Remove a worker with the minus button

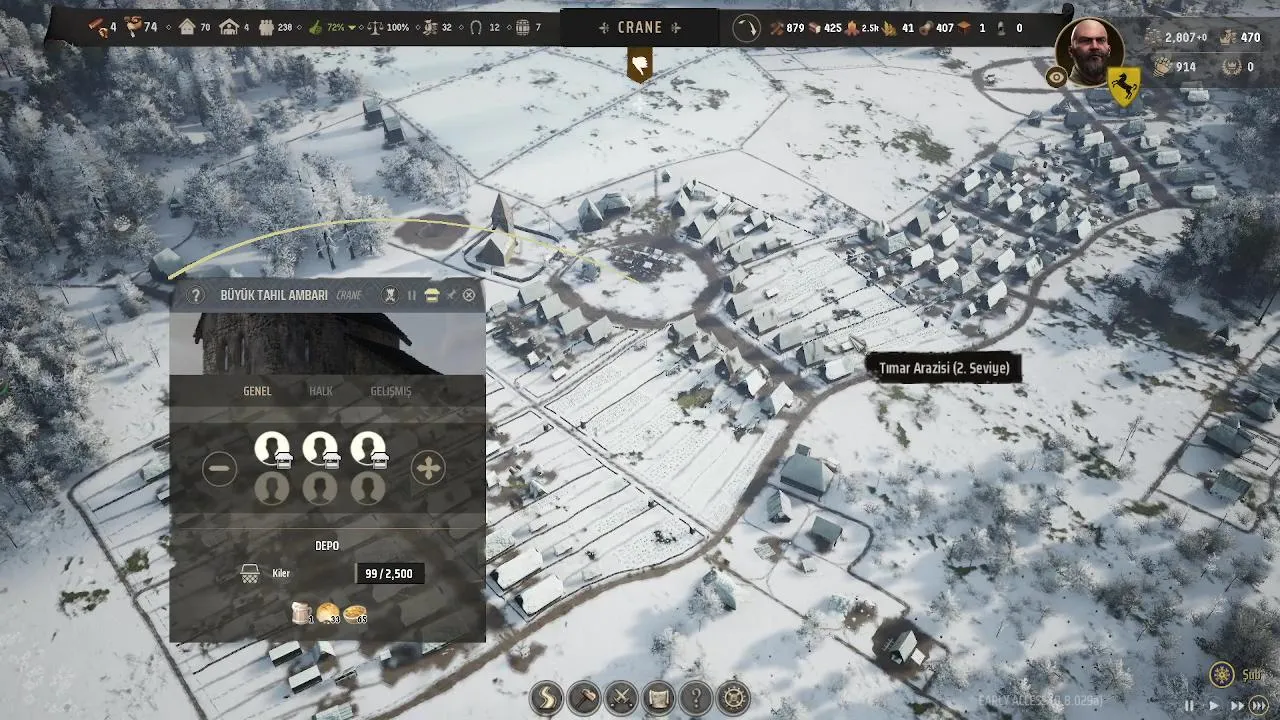click(x=220, y=468)
